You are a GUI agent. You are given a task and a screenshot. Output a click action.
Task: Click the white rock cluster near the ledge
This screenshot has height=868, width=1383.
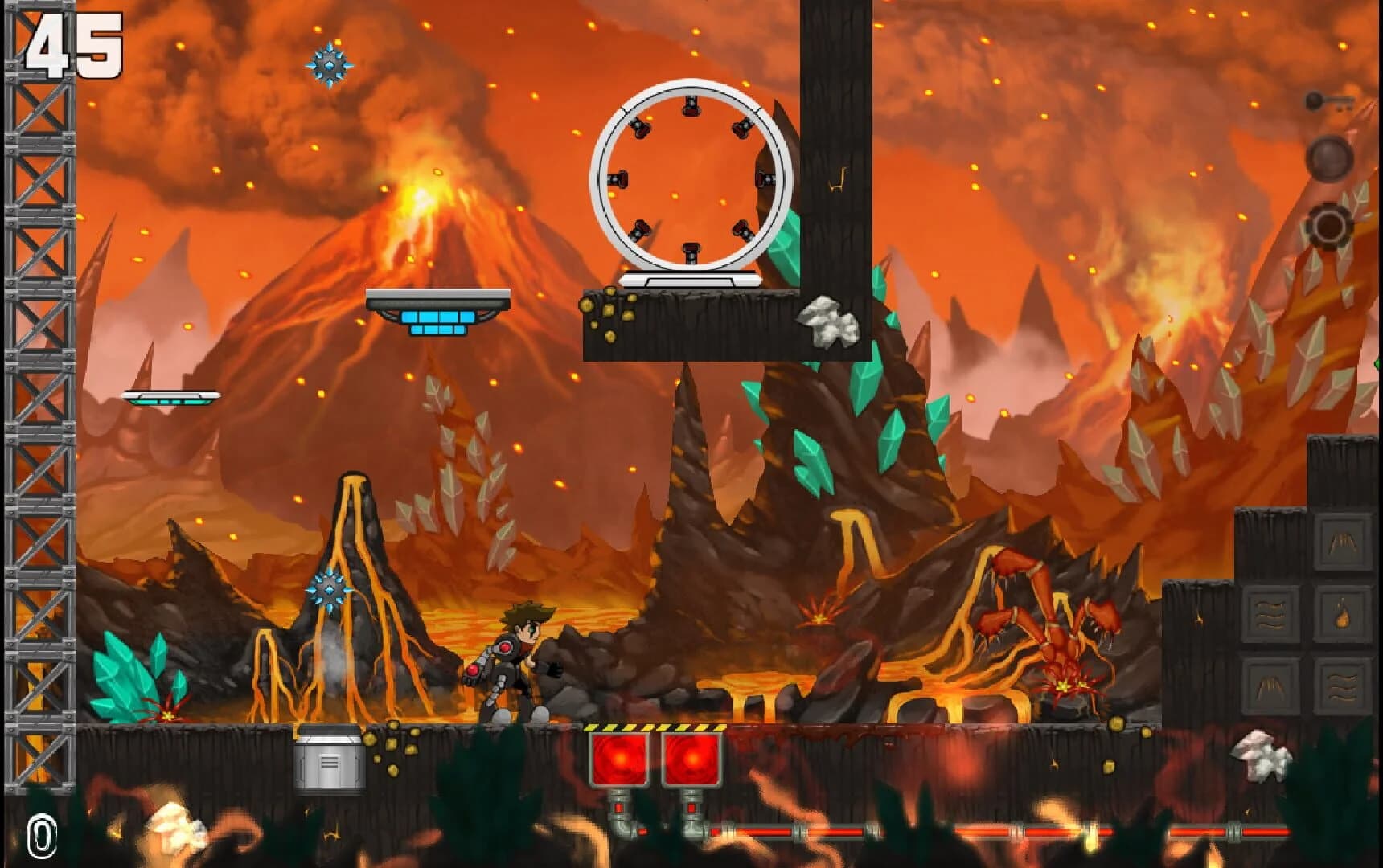tap(828, 321)
